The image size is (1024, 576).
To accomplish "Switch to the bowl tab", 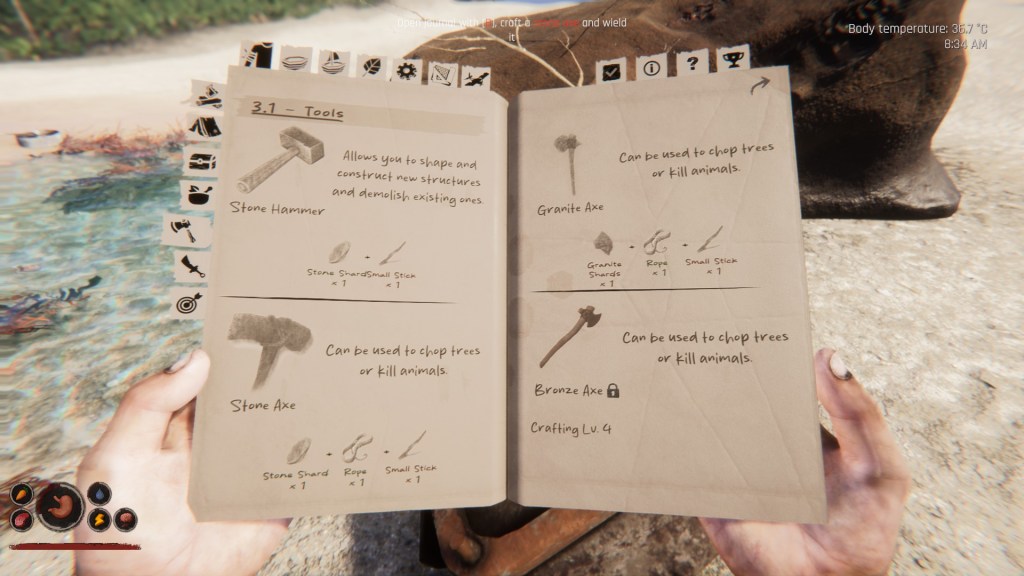I will 295,59.
